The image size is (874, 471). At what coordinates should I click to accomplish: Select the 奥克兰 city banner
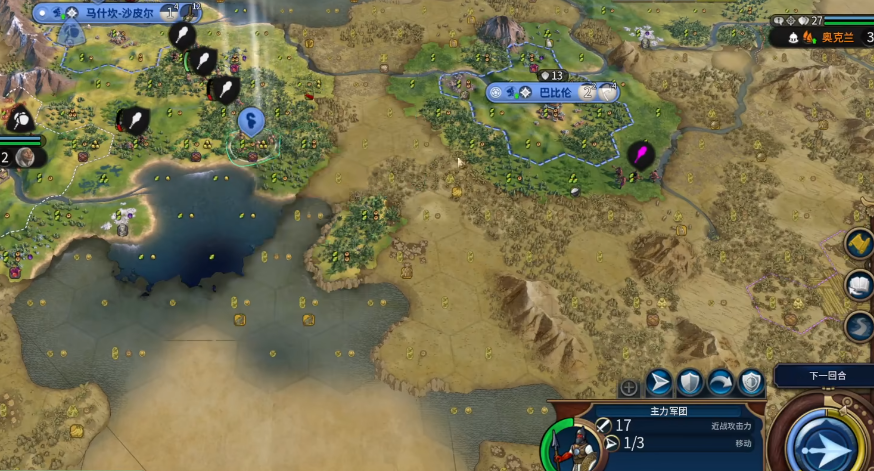pyautogui.click(x=838, y=37)
